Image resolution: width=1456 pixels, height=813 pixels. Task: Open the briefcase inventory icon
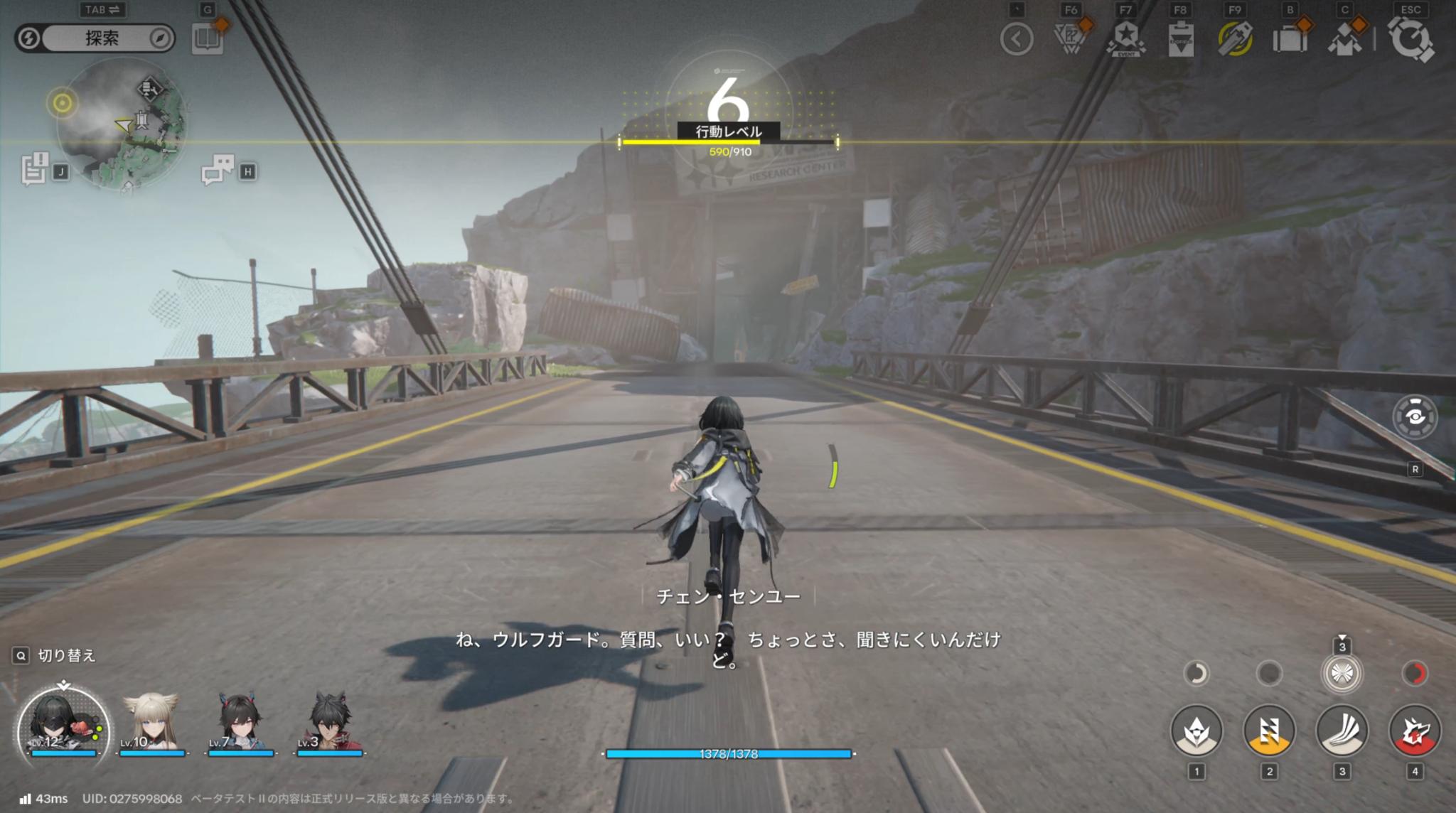1290,39
